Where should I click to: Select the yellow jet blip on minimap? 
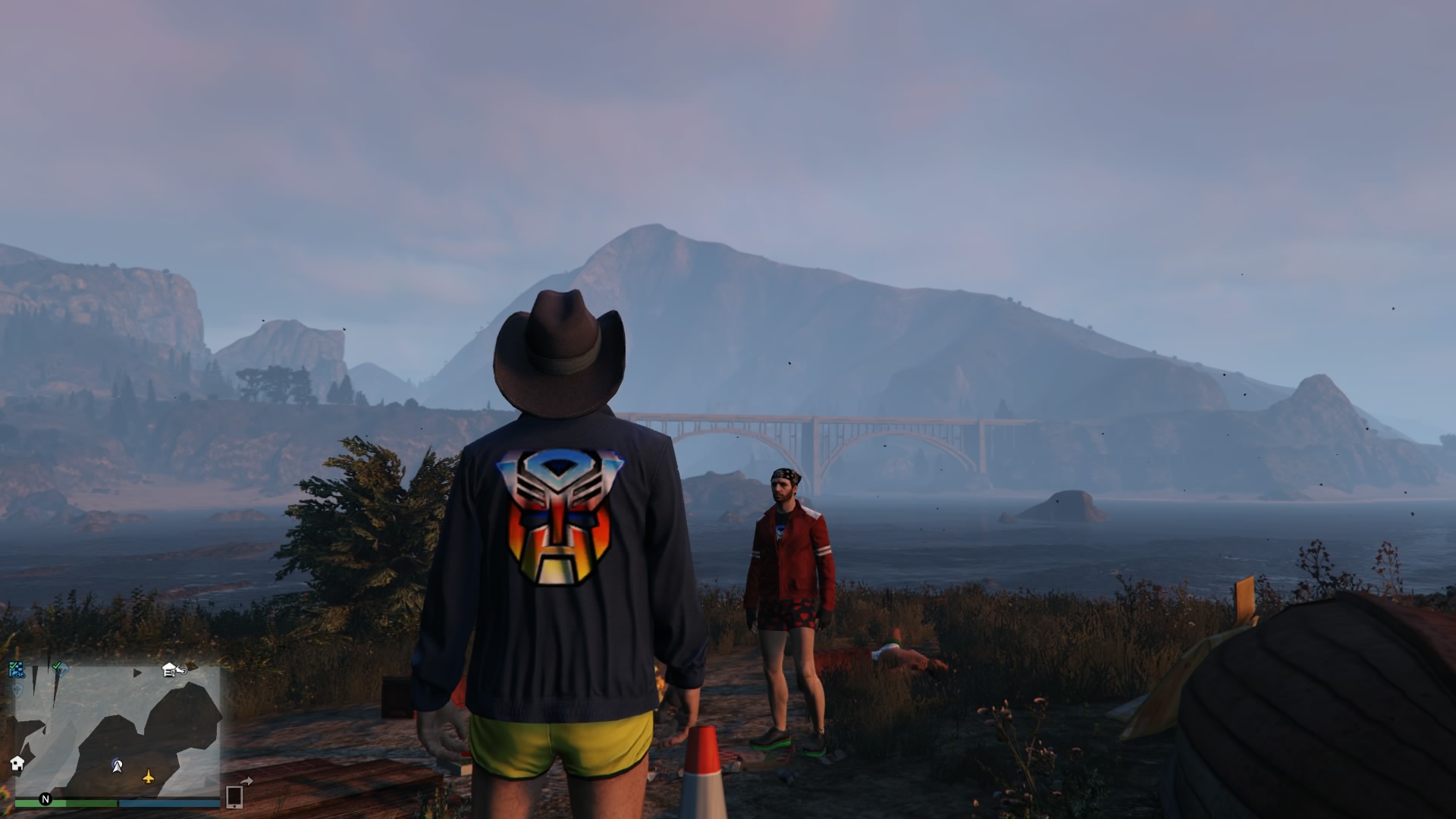pos(149,777)
